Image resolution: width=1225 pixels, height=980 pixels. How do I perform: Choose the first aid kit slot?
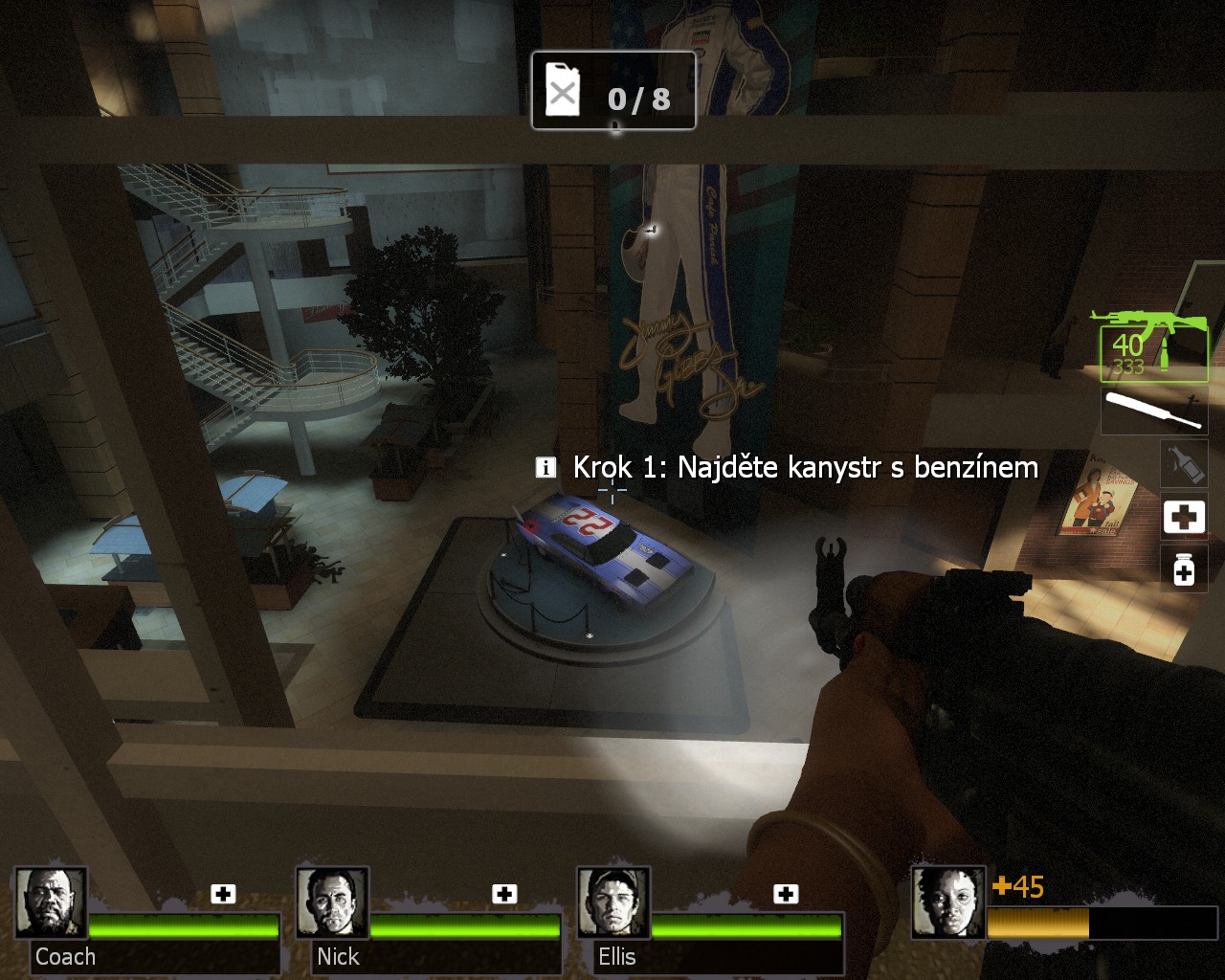(x=1184, y=518)
